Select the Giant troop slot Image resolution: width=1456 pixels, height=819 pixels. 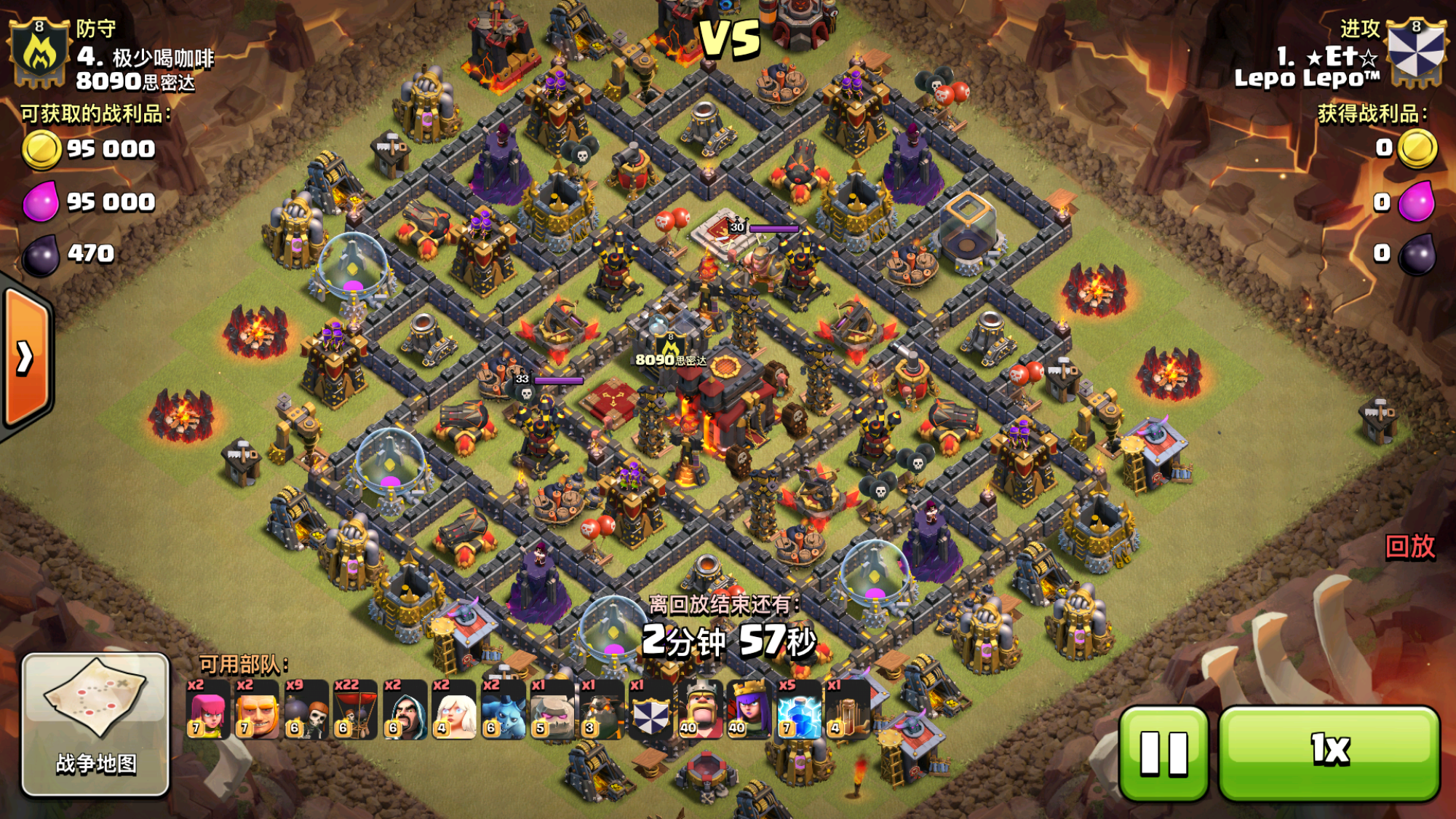point(257,710)
